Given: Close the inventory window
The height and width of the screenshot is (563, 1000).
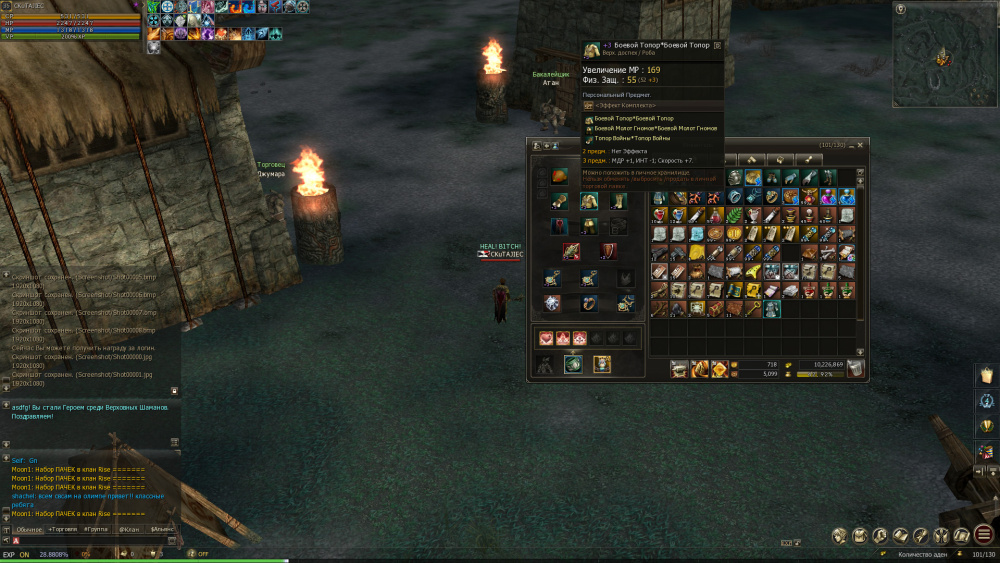Looking at the screenshot, I should [x=861, y=145].
